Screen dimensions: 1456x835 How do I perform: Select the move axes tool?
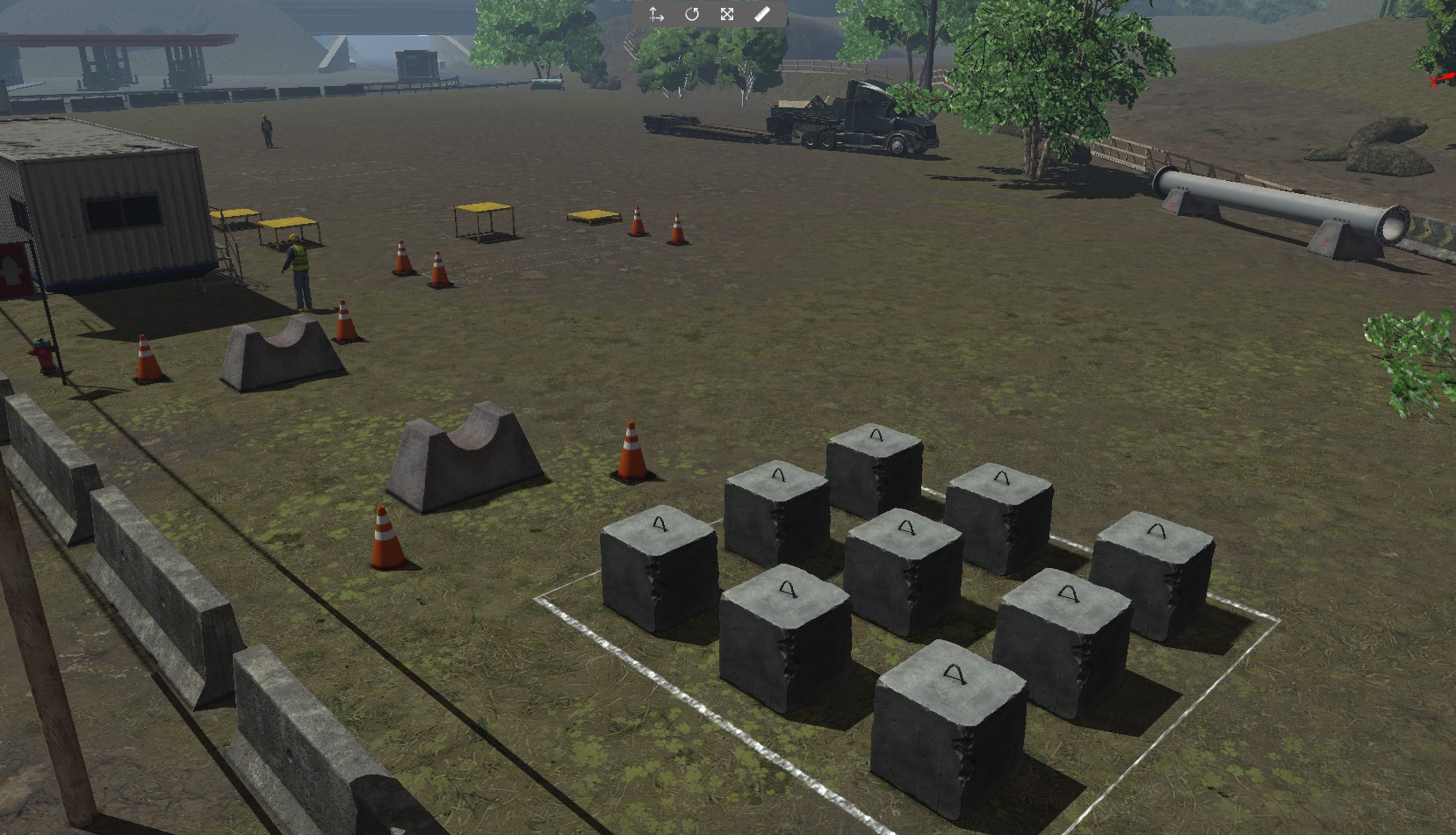[x=656, y=14]
